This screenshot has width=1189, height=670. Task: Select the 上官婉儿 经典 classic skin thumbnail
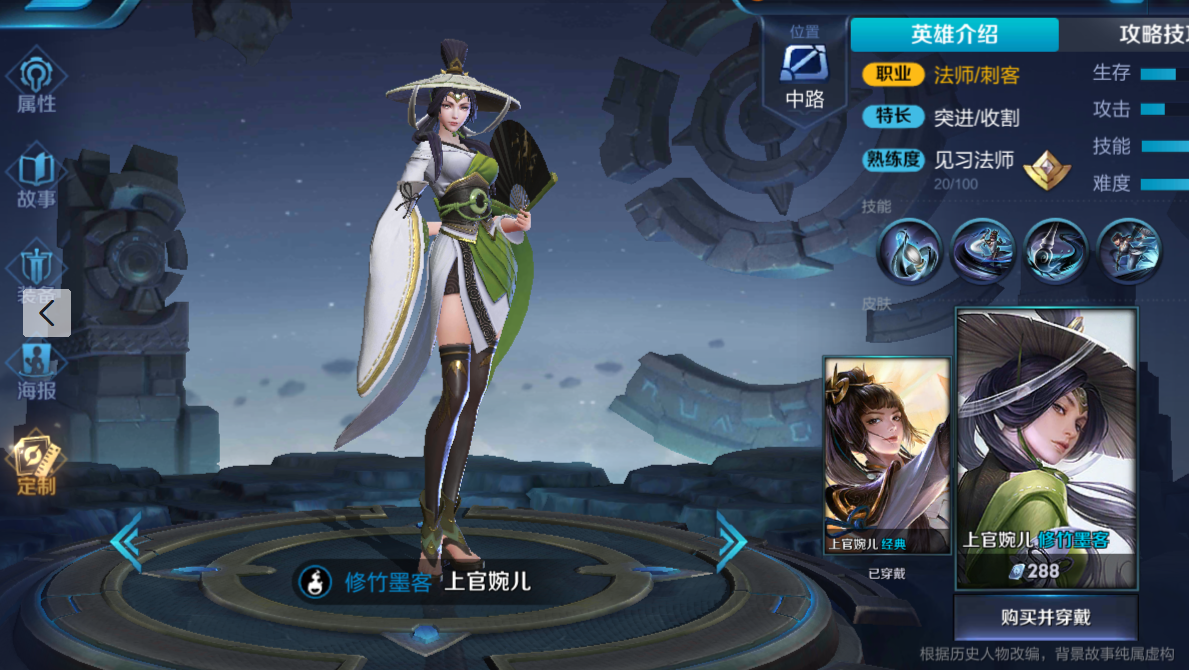pos(886,455)
